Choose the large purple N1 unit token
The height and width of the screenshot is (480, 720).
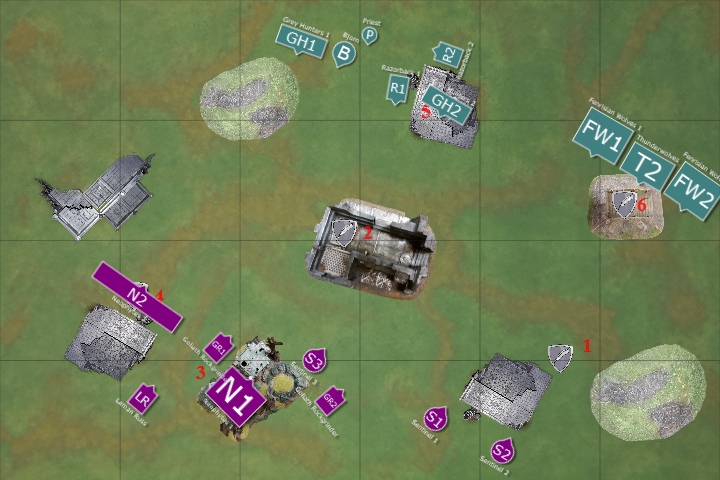point(239,395)
